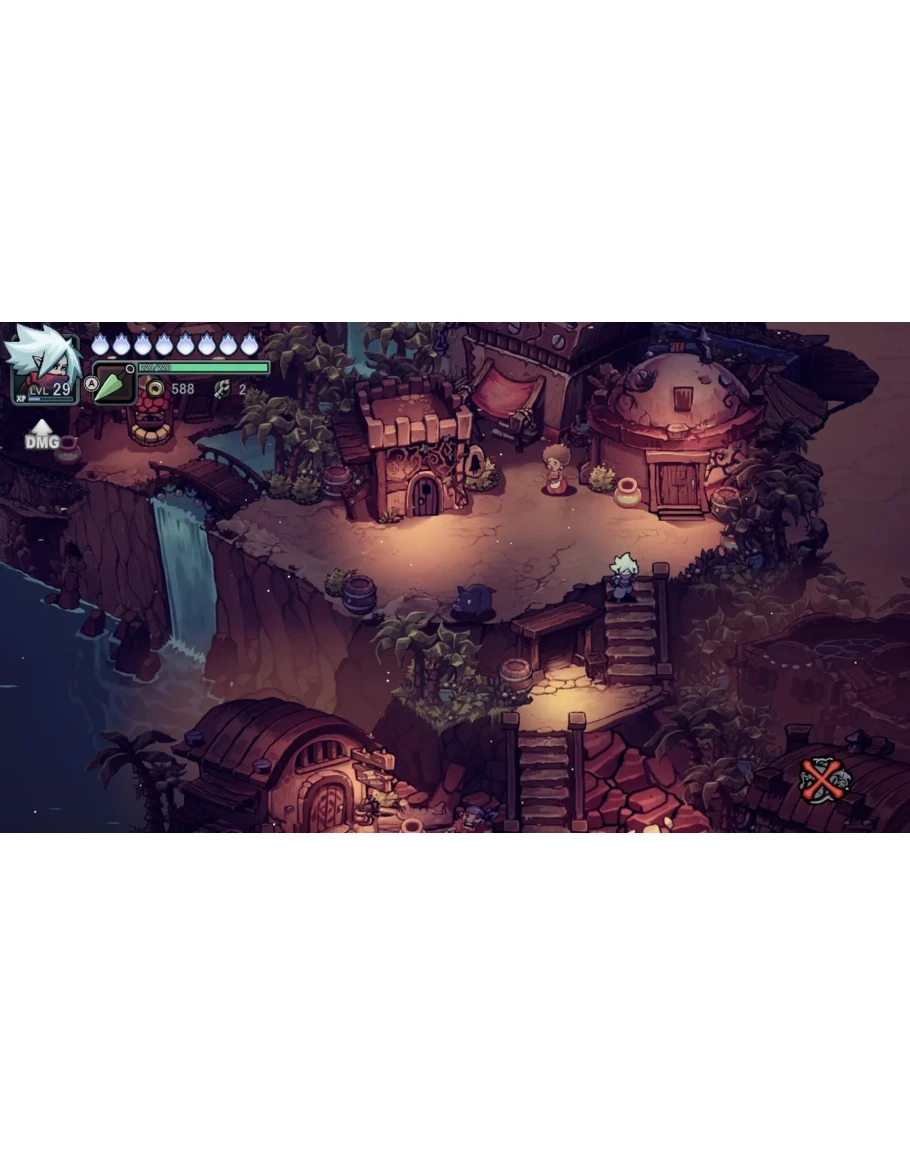Click the gold coin currency icon
This screenshot has width=910, height=1155.
pos(155,388)
